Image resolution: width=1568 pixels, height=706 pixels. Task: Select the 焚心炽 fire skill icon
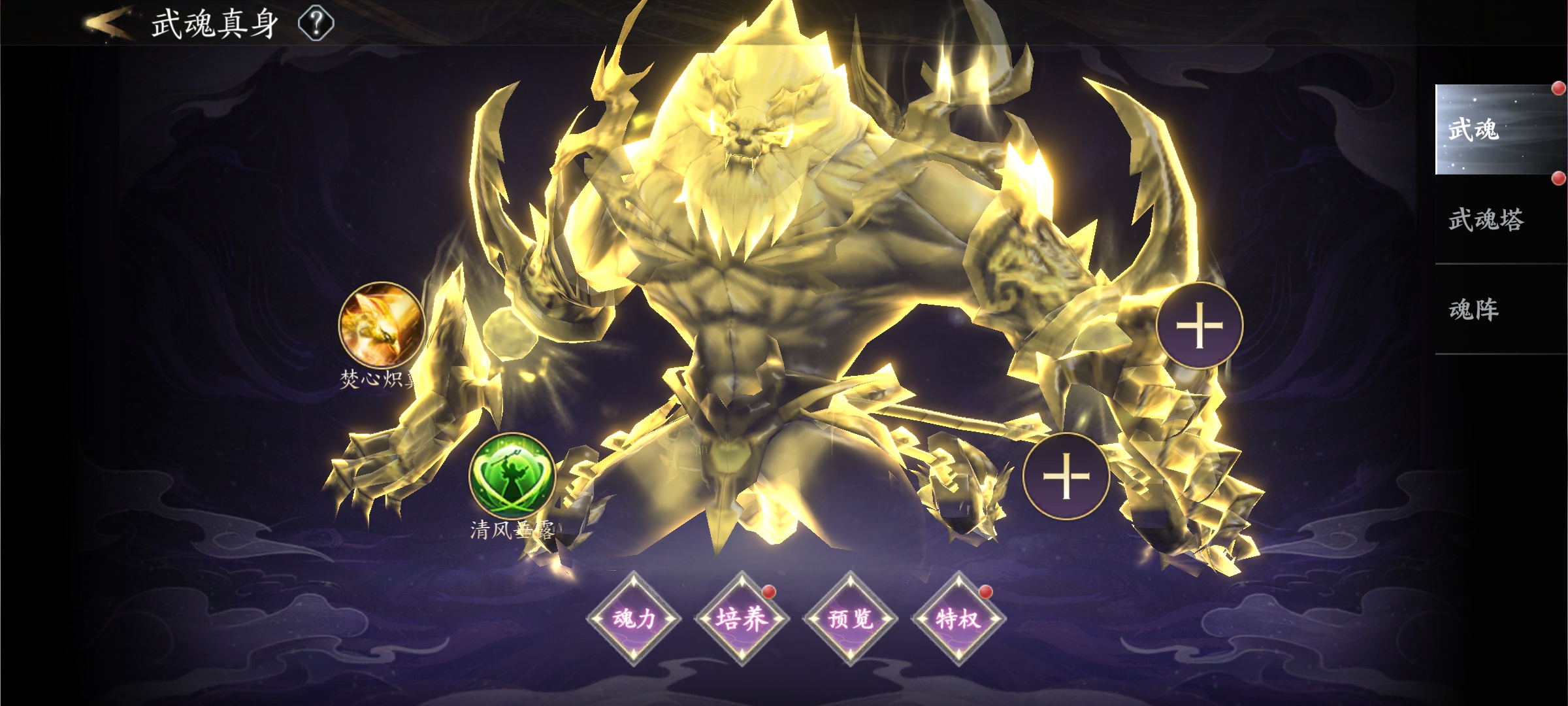pyautogui.click(x=382, y=325)
